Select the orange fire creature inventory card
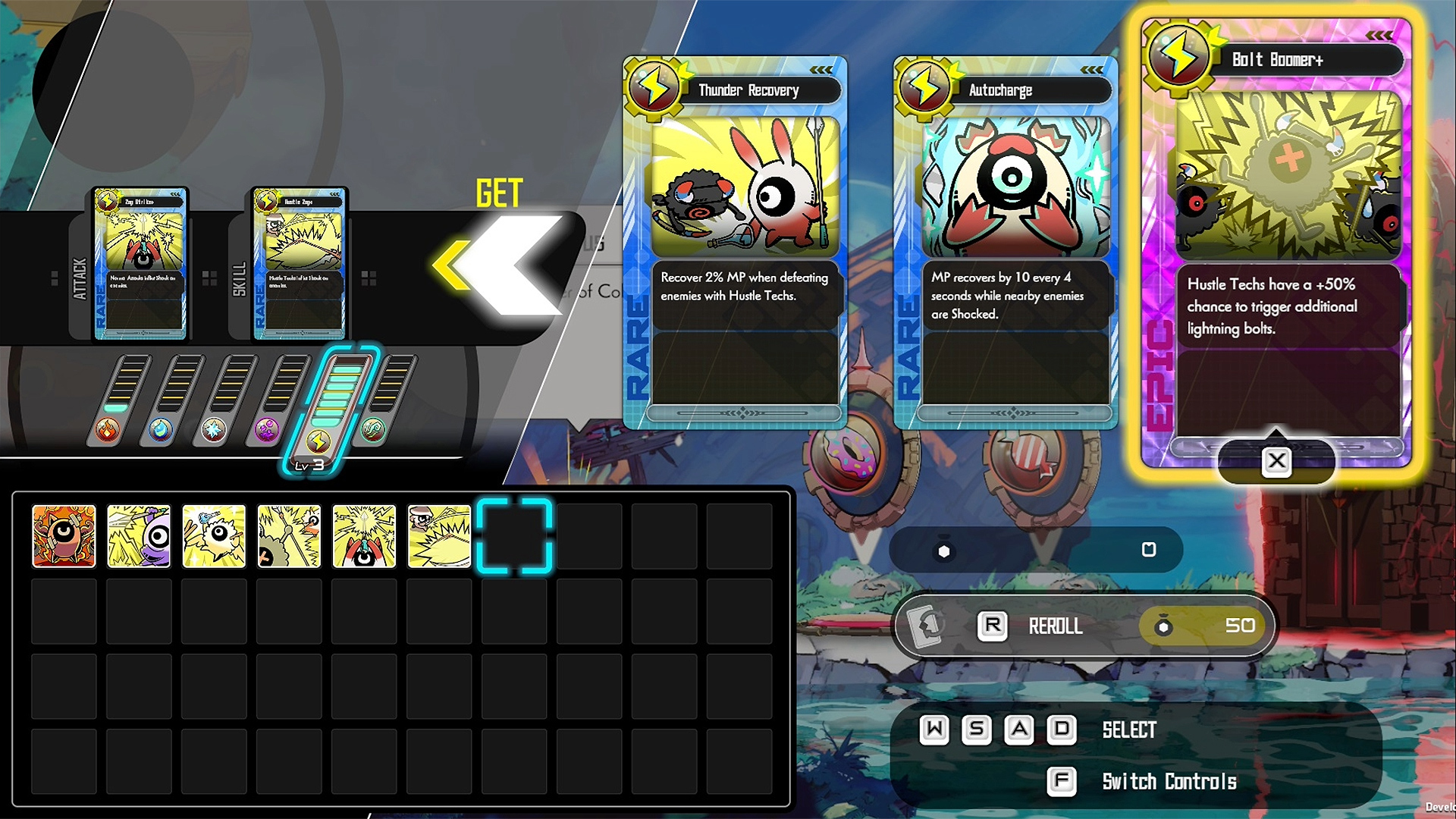1456x819 pixels. [64, 536]
